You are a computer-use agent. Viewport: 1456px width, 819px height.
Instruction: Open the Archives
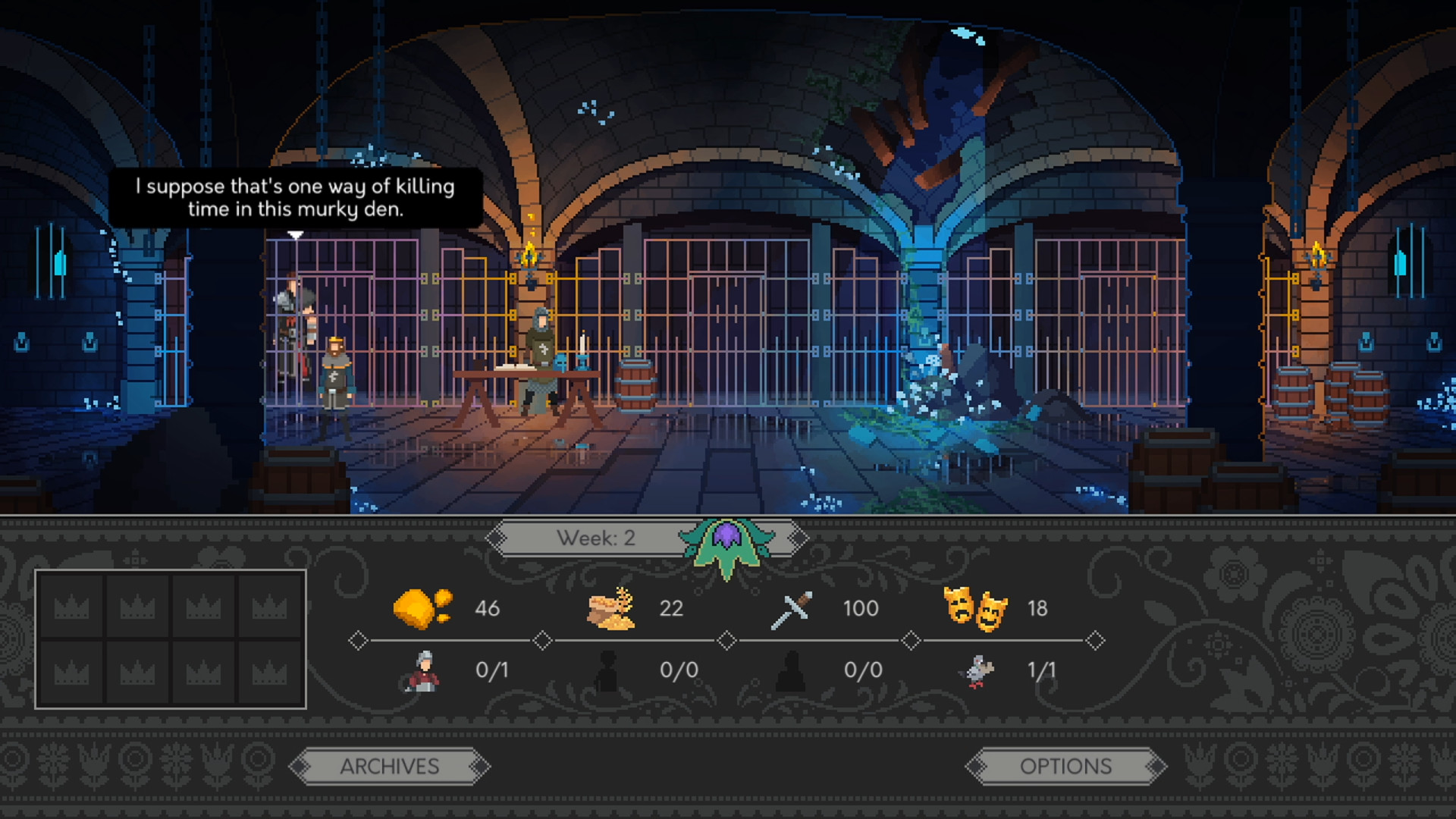click(x=390, y=766)
